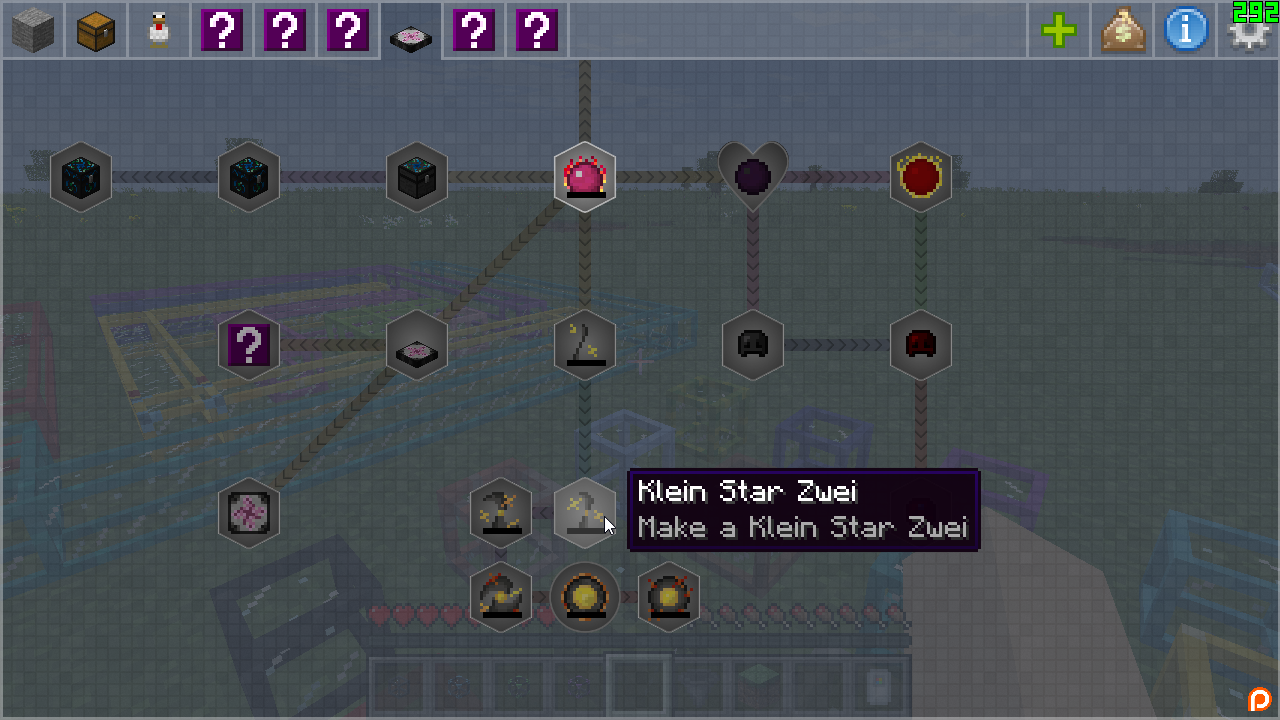Select the transmutation table advancement node
Viewport: 1280px width, 720px height.
[x=417, y=345]
